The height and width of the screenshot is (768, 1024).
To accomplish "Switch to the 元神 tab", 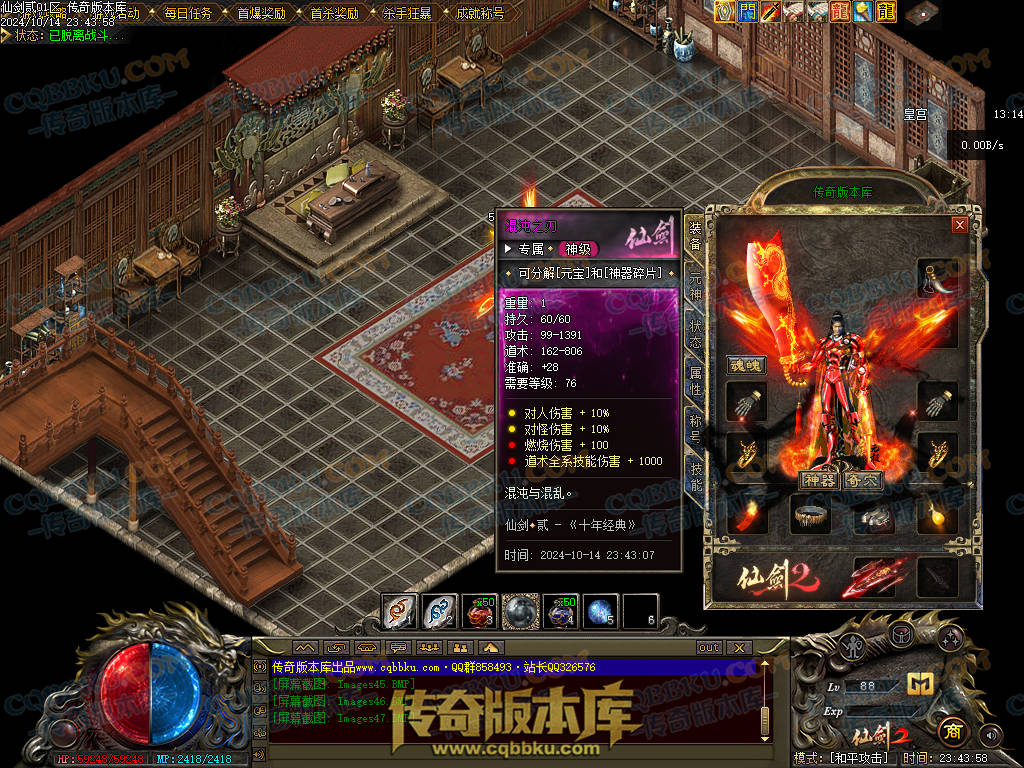I will point(695,284).
